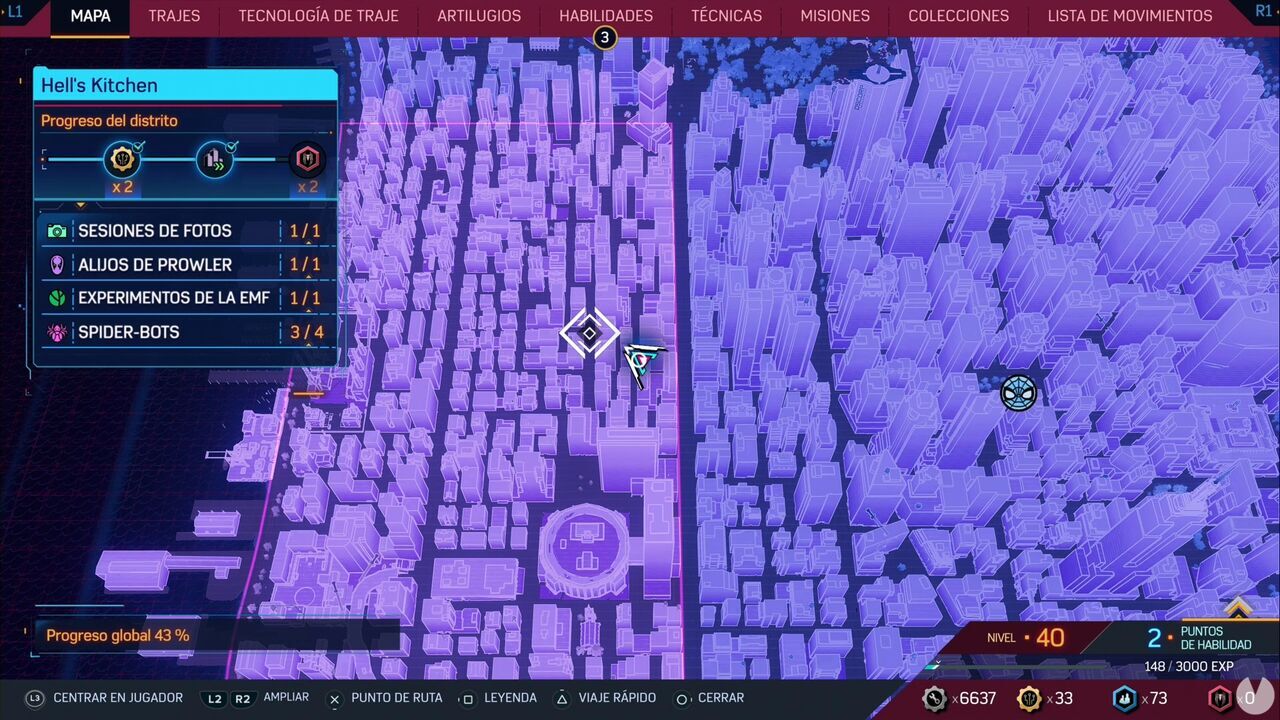The image size is (1280, 720).
Task: Select the Sesiones de Fotos camera icon
Action: (57, 231)
